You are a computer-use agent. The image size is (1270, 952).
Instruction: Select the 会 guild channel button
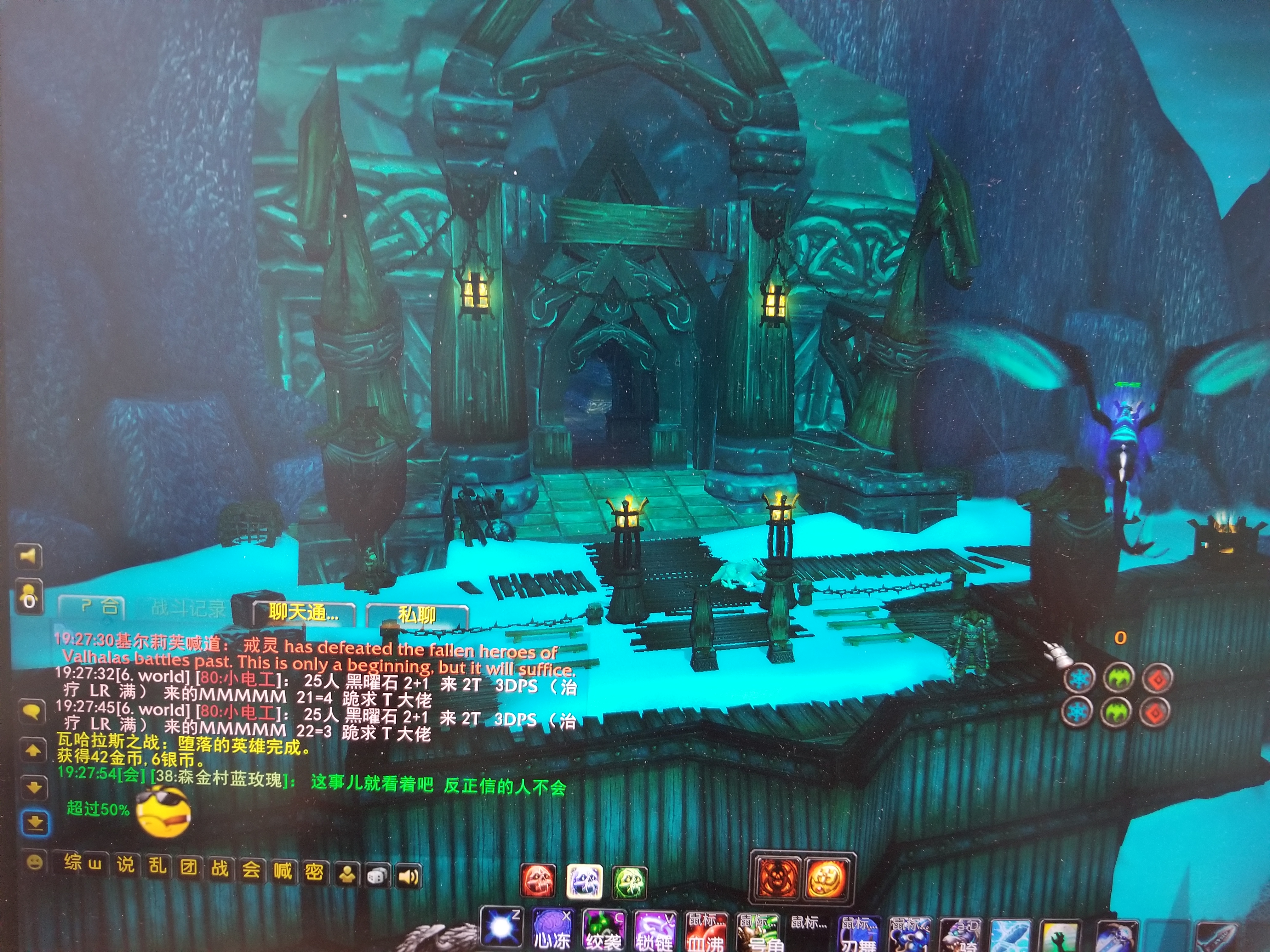(x=251, y=870)
